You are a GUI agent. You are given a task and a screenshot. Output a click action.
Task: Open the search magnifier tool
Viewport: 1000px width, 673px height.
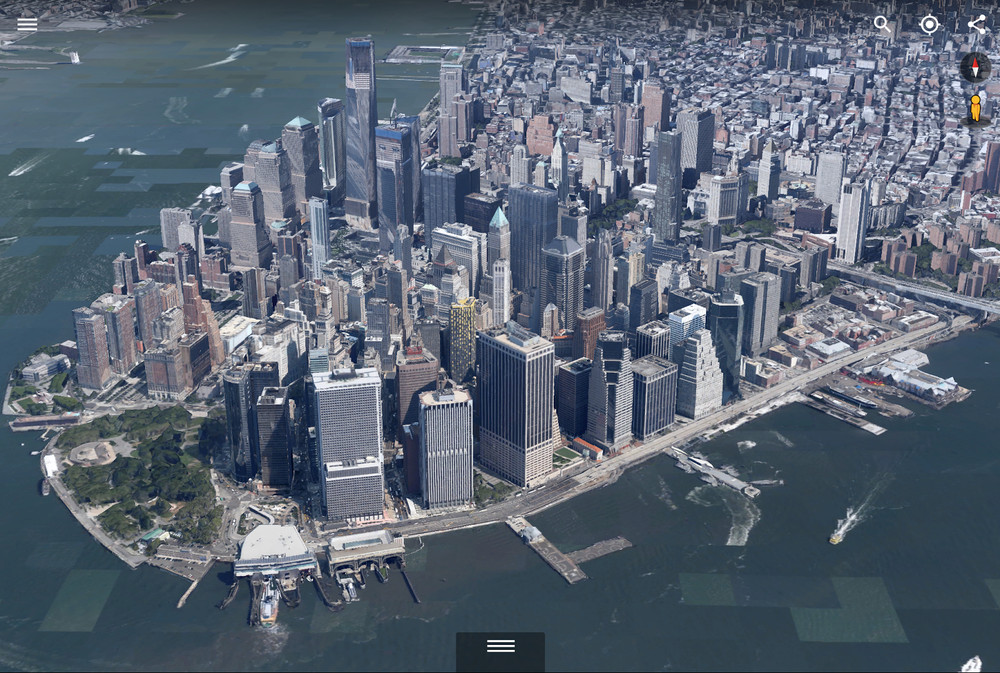pyautogui.click(x=882, y=24)
